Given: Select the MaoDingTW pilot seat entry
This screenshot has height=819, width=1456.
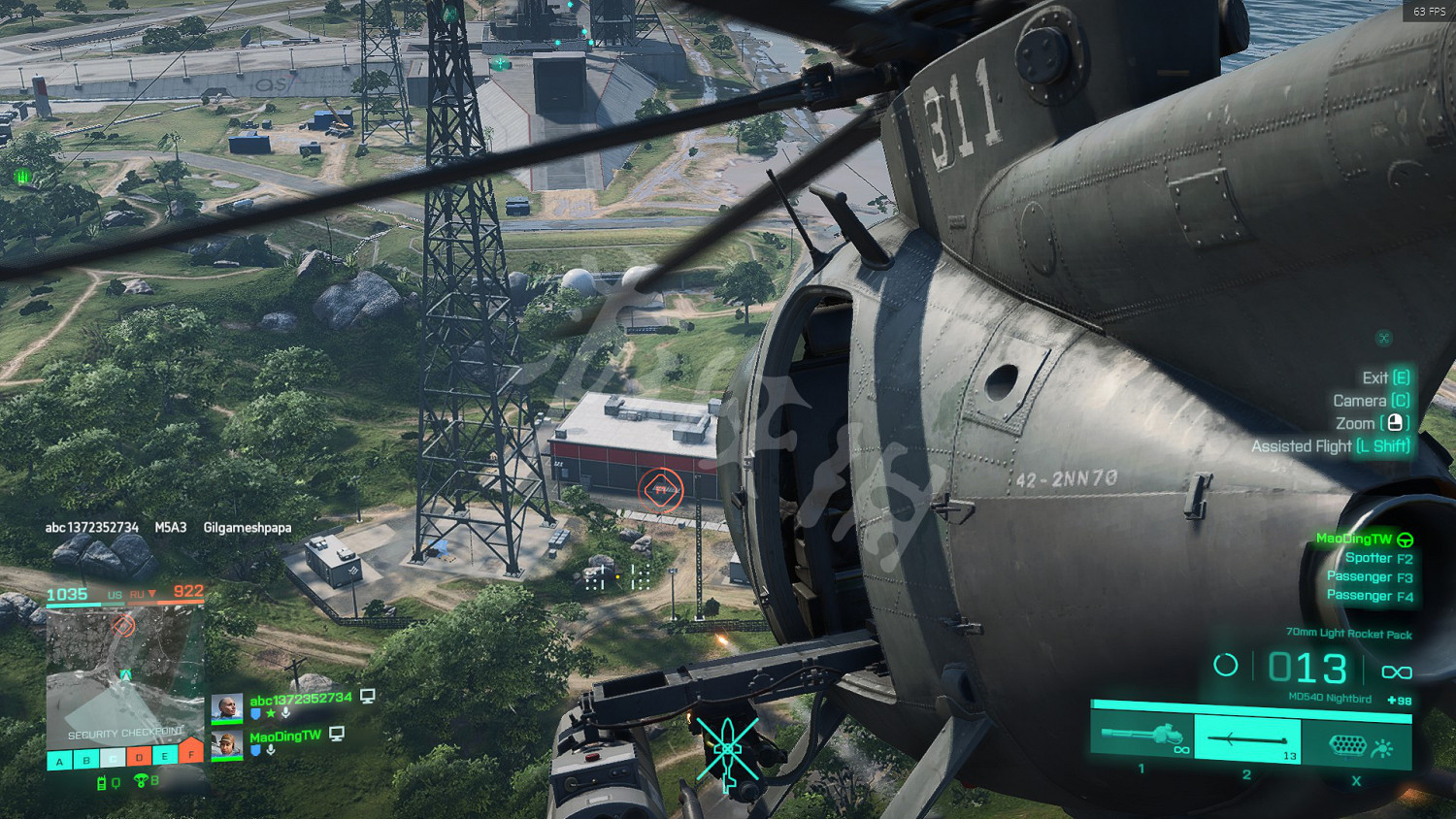Looking at the screenshot, I should pos(1363,539).
